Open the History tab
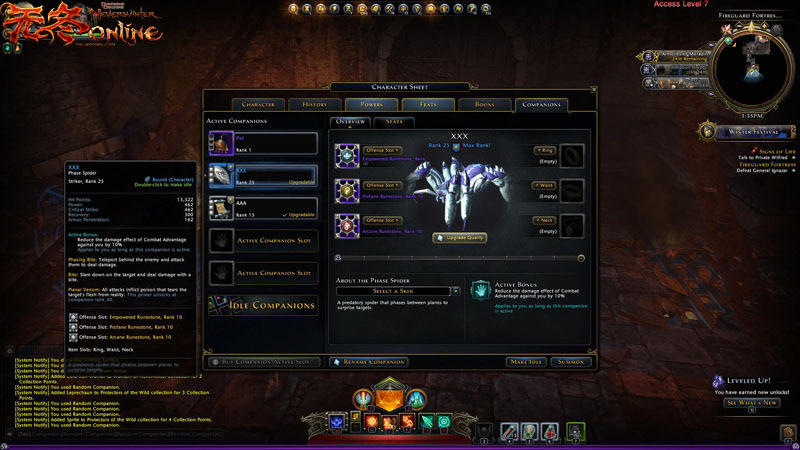 316,104
